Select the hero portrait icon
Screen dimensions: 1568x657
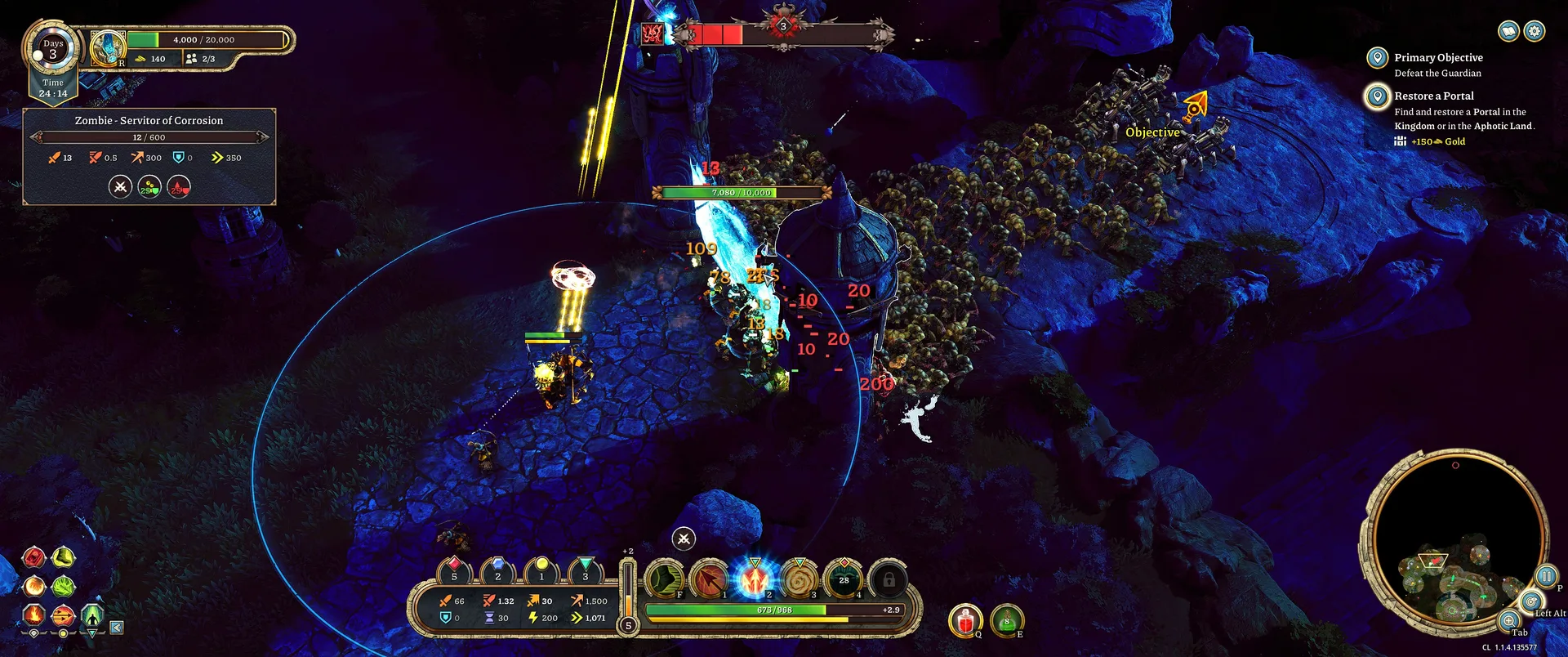pos(107,47)
